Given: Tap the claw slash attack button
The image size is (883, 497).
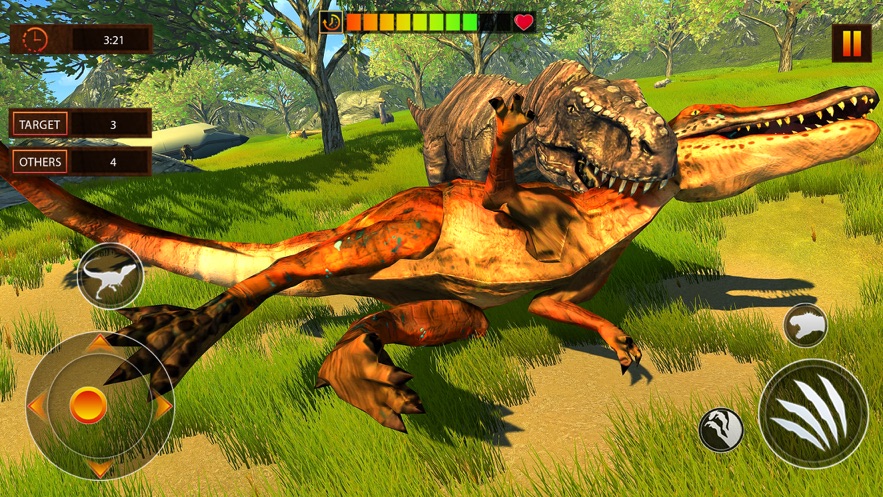Looking at the screenshot, I should pos(812,413).
